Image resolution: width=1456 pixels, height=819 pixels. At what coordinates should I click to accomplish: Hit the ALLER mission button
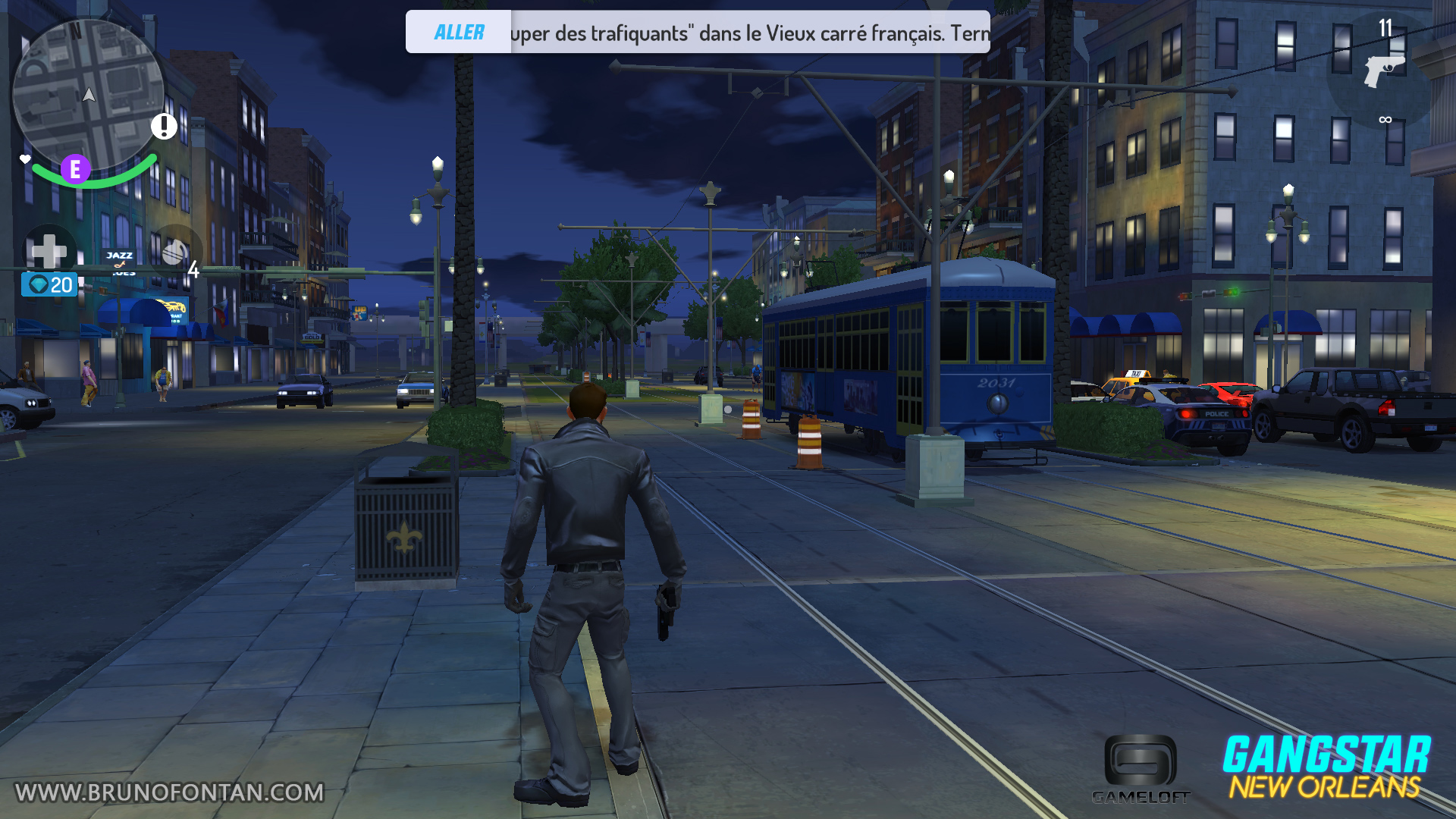point(459,33)
